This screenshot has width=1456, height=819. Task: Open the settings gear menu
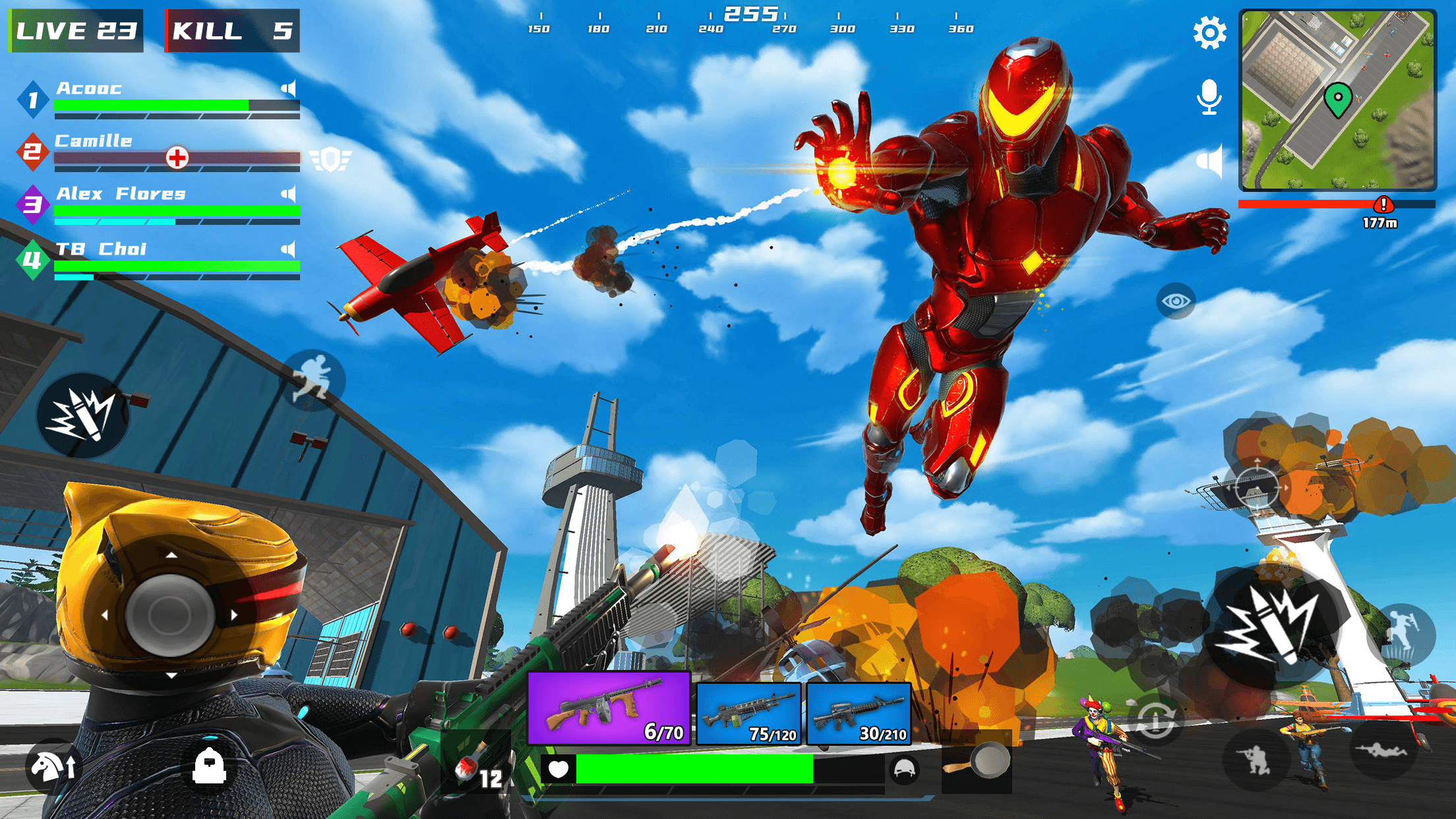pos(1209,33)
